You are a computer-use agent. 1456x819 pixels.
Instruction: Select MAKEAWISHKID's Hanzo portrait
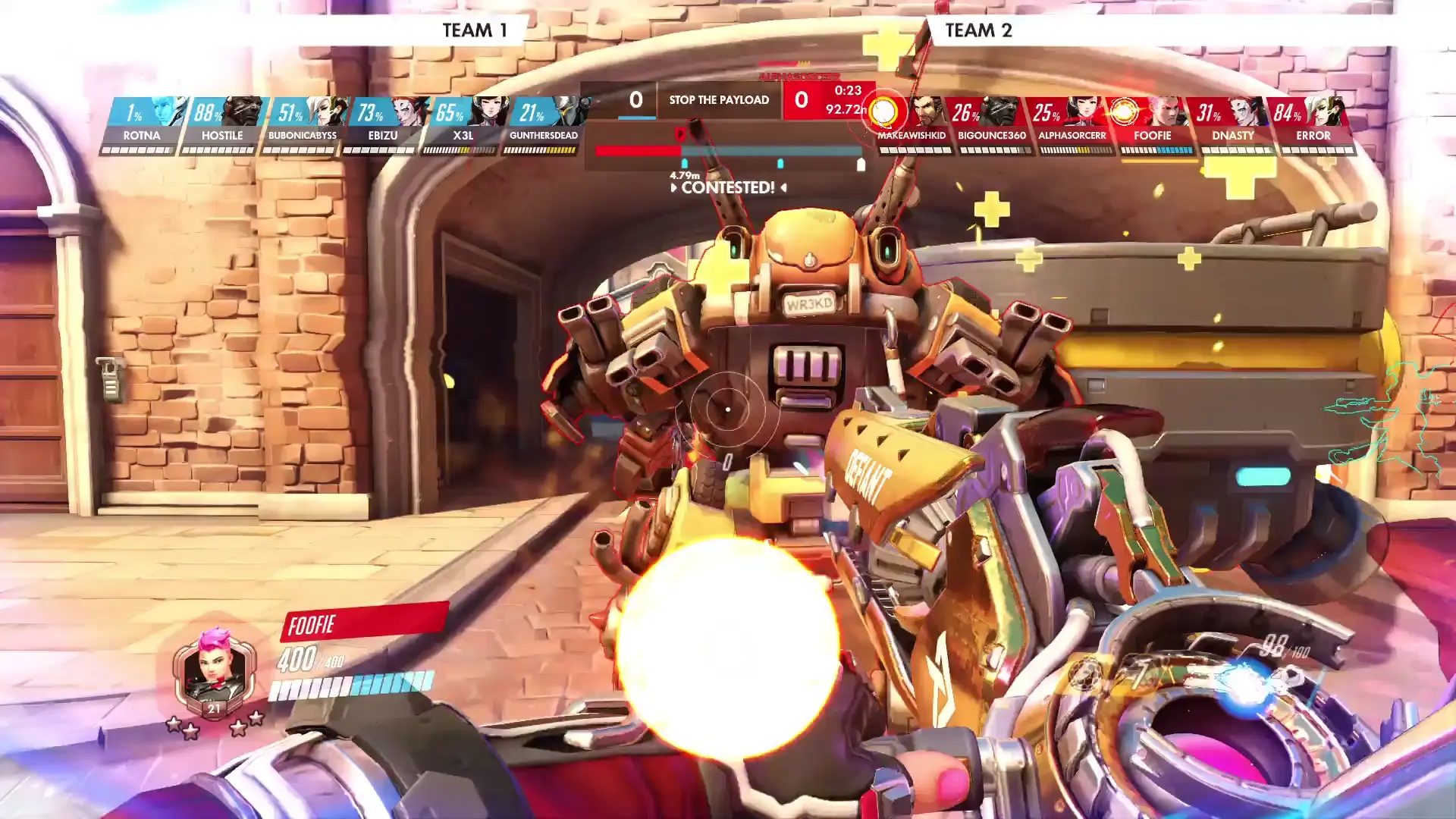tap(927, 114)
